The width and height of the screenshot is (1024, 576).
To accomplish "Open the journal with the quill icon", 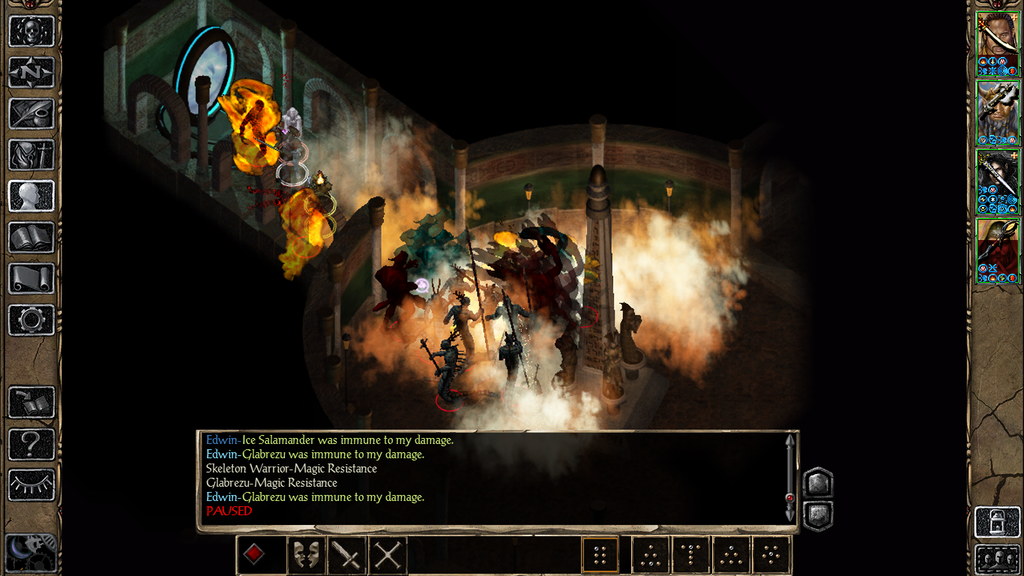I will pos(31,113).
